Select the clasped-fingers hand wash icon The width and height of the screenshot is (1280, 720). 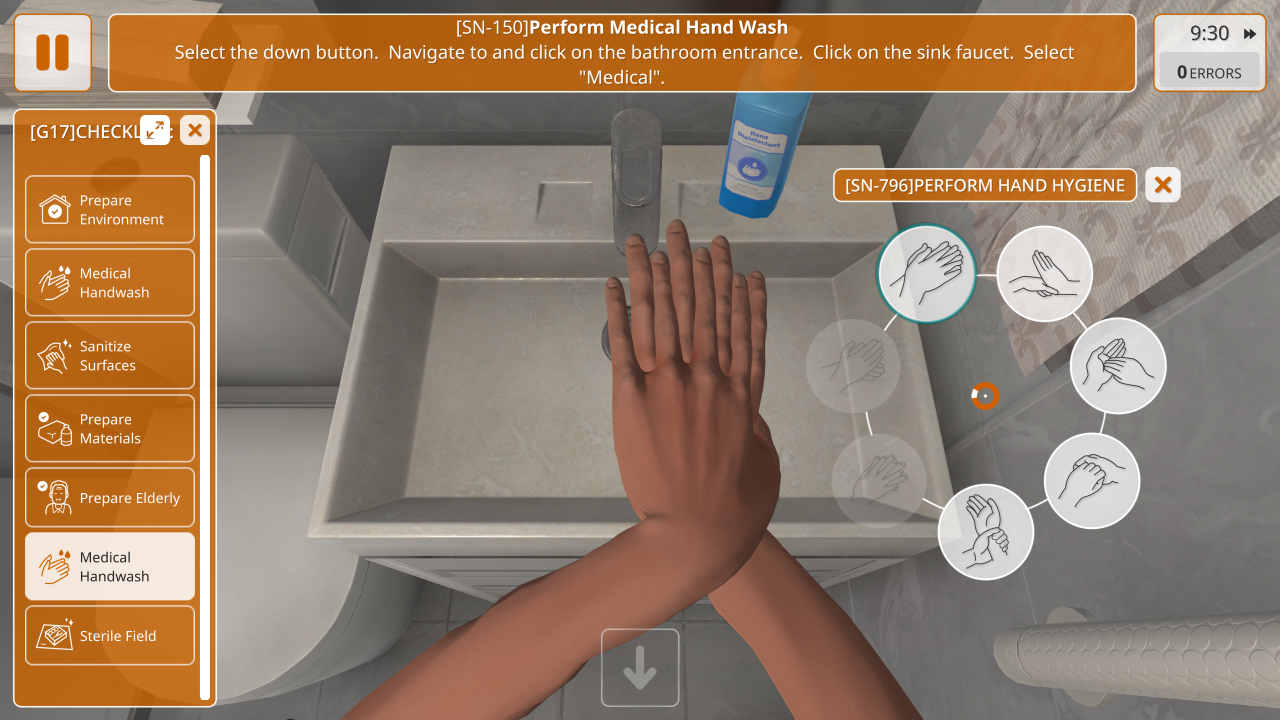1092,481
